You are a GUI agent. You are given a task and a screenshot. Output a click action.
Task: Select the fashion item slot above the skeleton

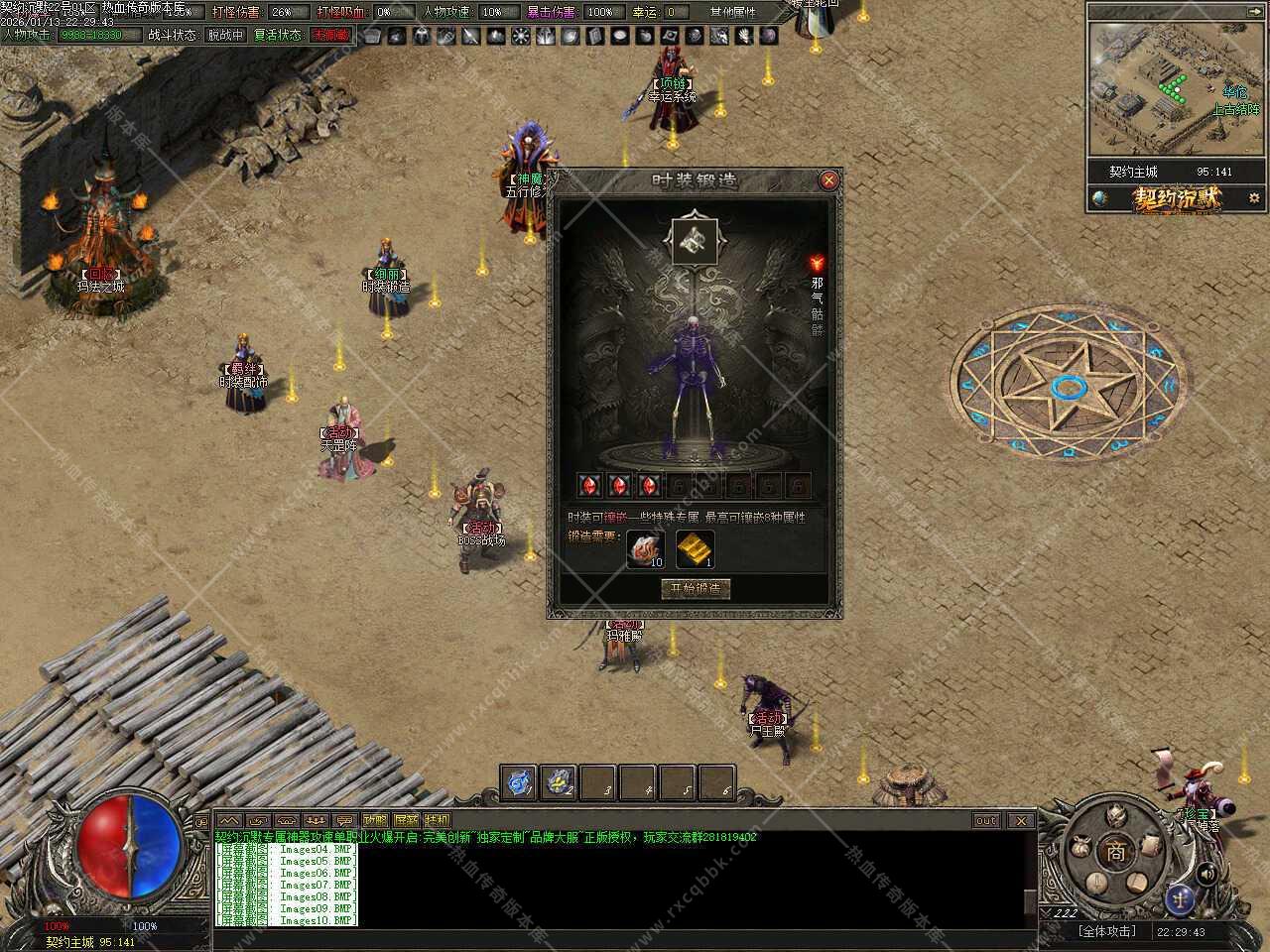point(695,239)
